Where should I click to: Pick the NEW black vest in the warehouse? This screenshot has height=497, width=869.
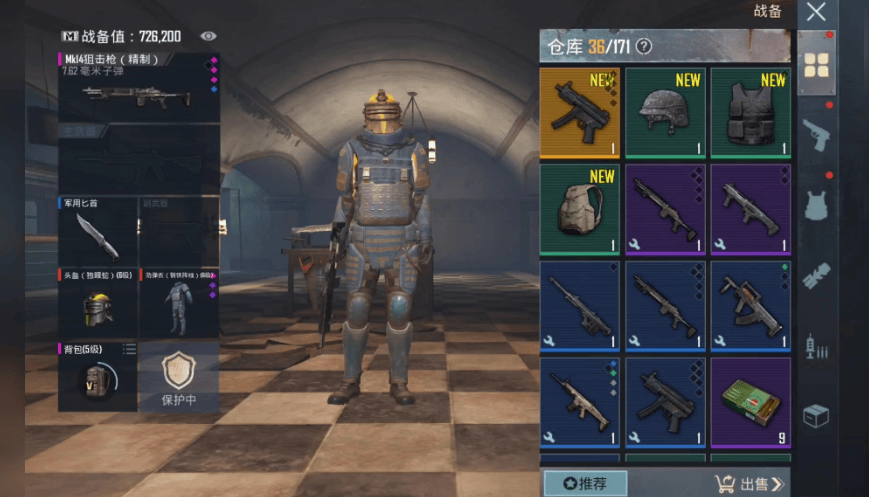pyautogui.click(x=750, y=112)
